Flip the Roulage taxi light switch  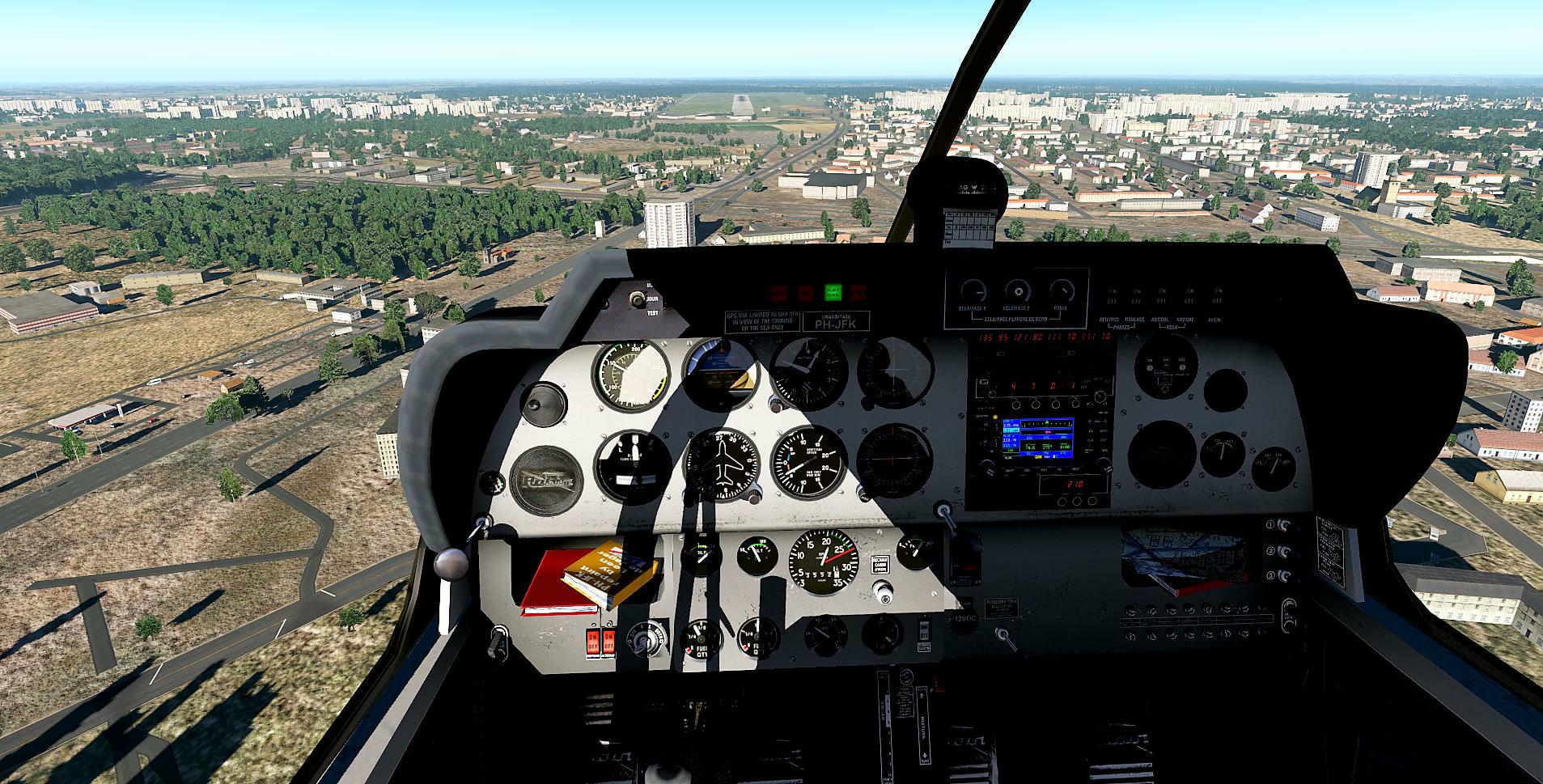[1137, 300]
